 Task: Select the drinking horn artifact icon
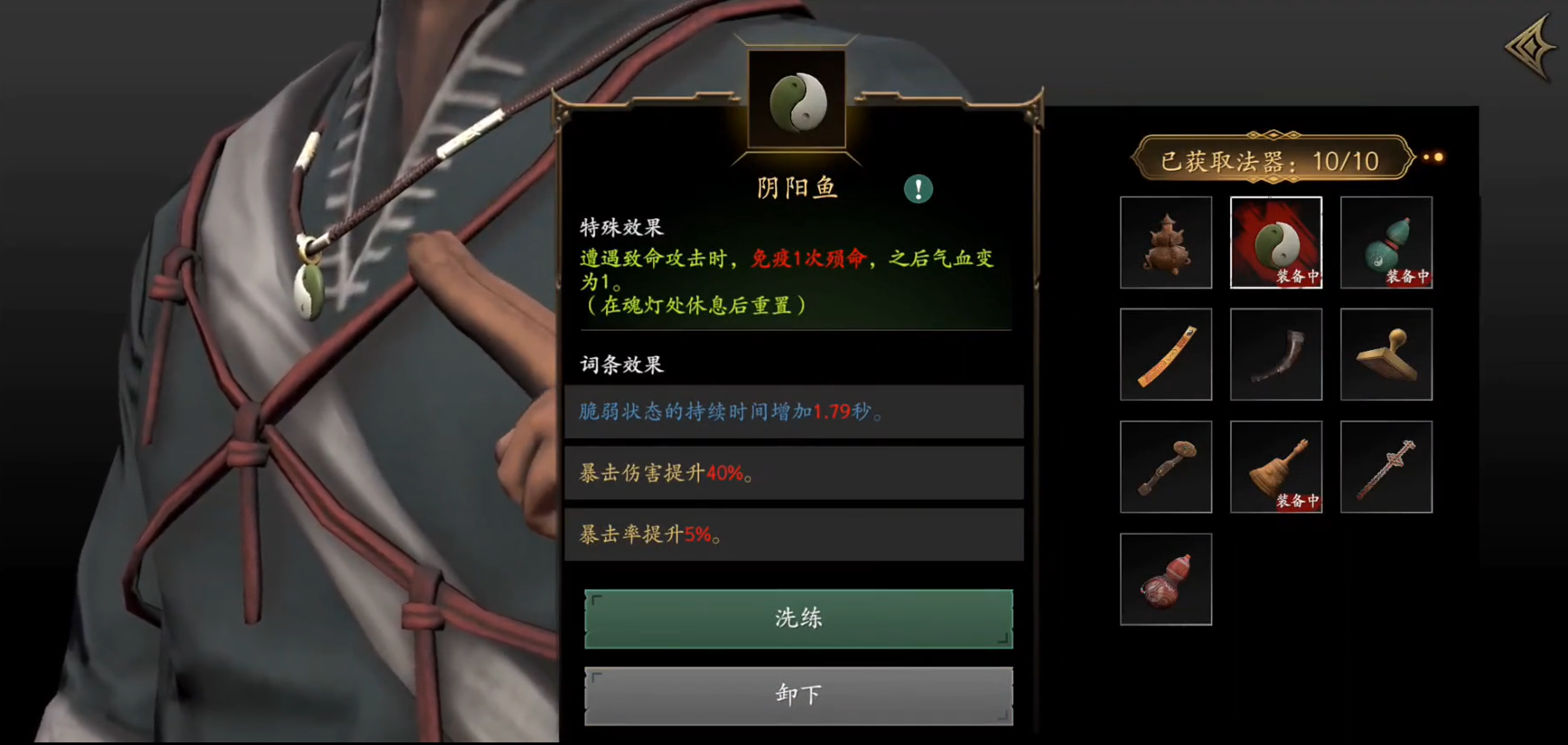(x=1276, y=353)
